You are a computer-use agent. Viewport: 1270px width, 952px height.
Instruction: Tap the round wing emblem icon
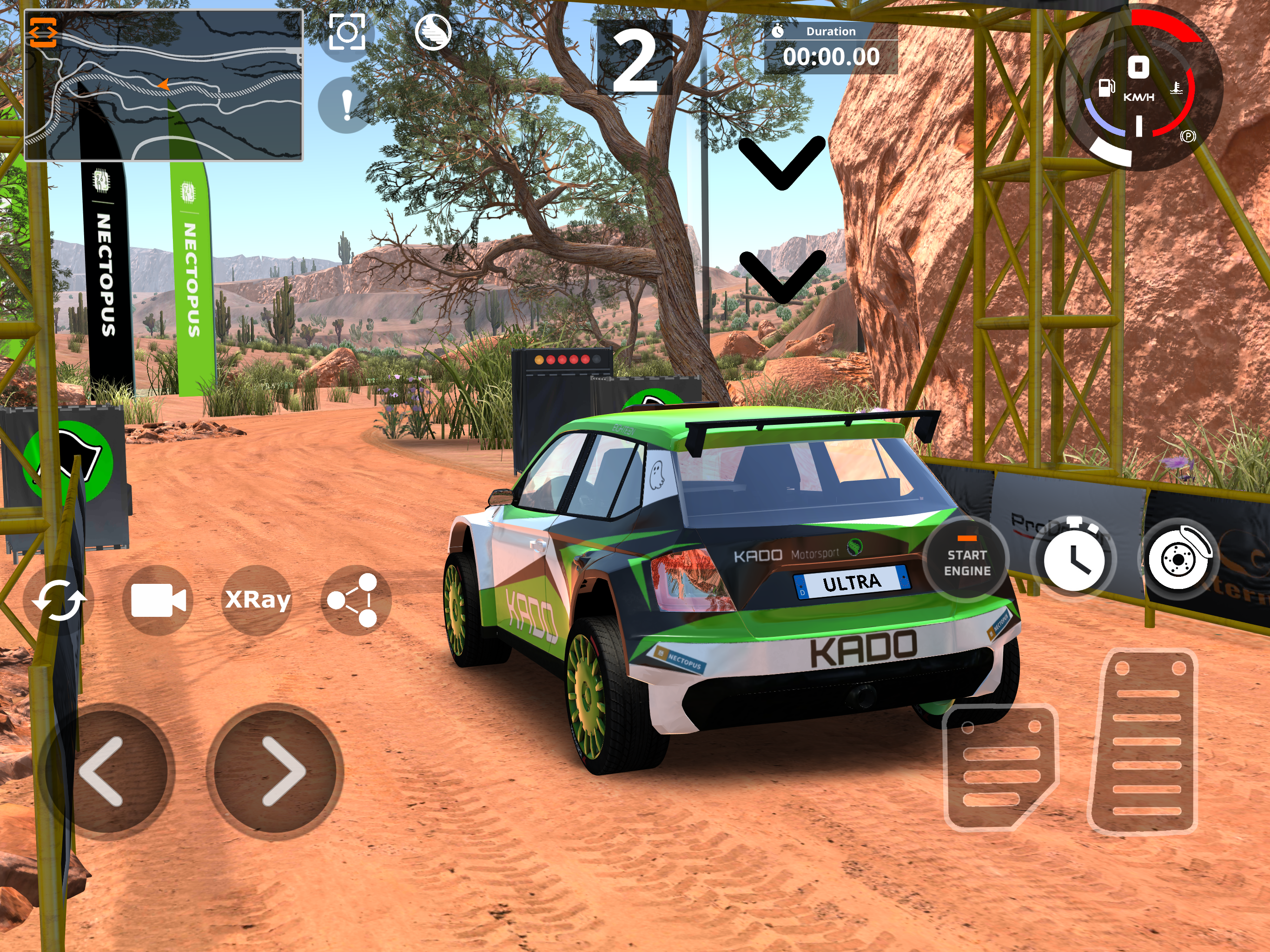pyautogui.click(x=433, y=32)
